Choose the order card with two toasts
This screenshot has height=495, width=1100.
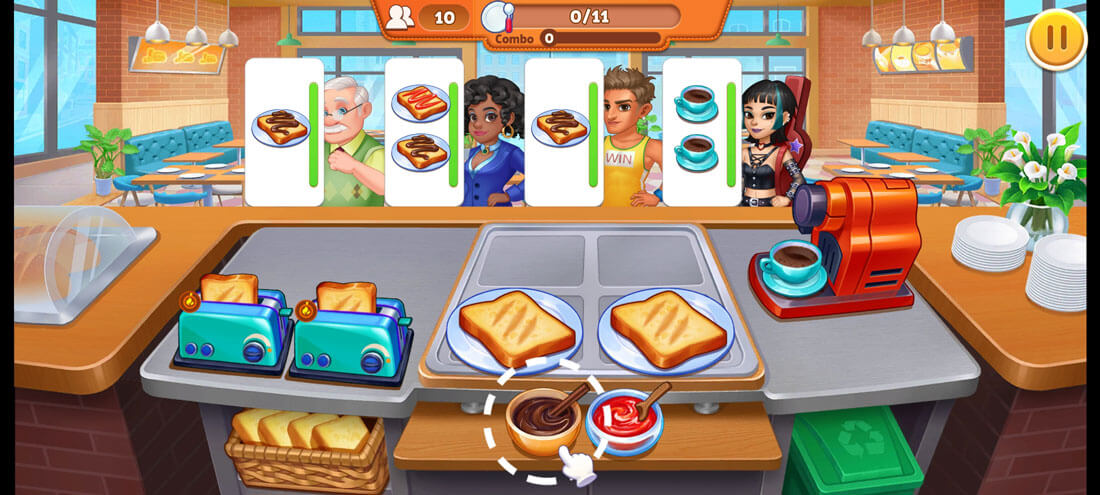423,131
